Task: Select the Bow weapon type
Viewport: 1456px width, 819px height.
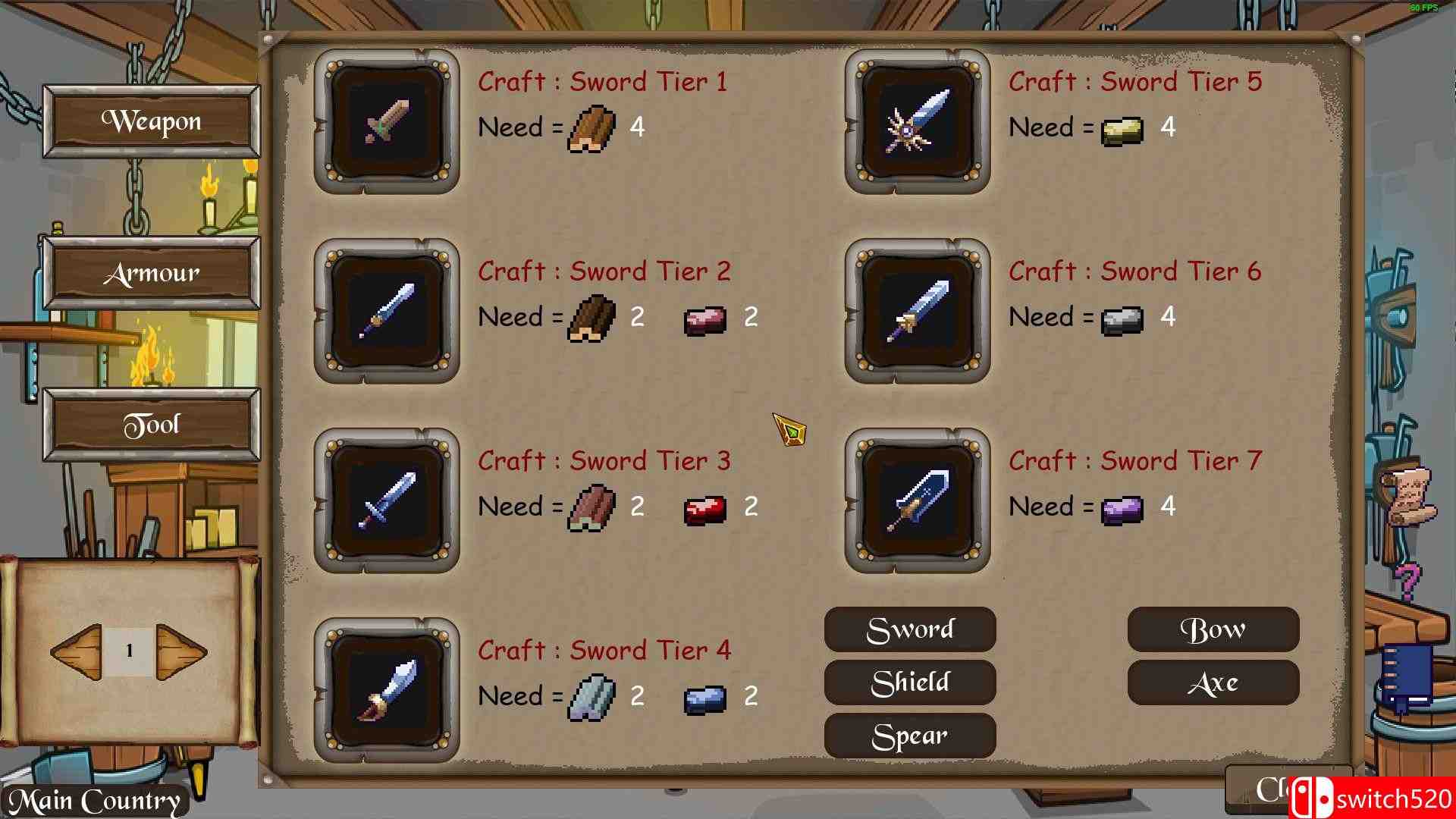Action: tap(1213, 629)
